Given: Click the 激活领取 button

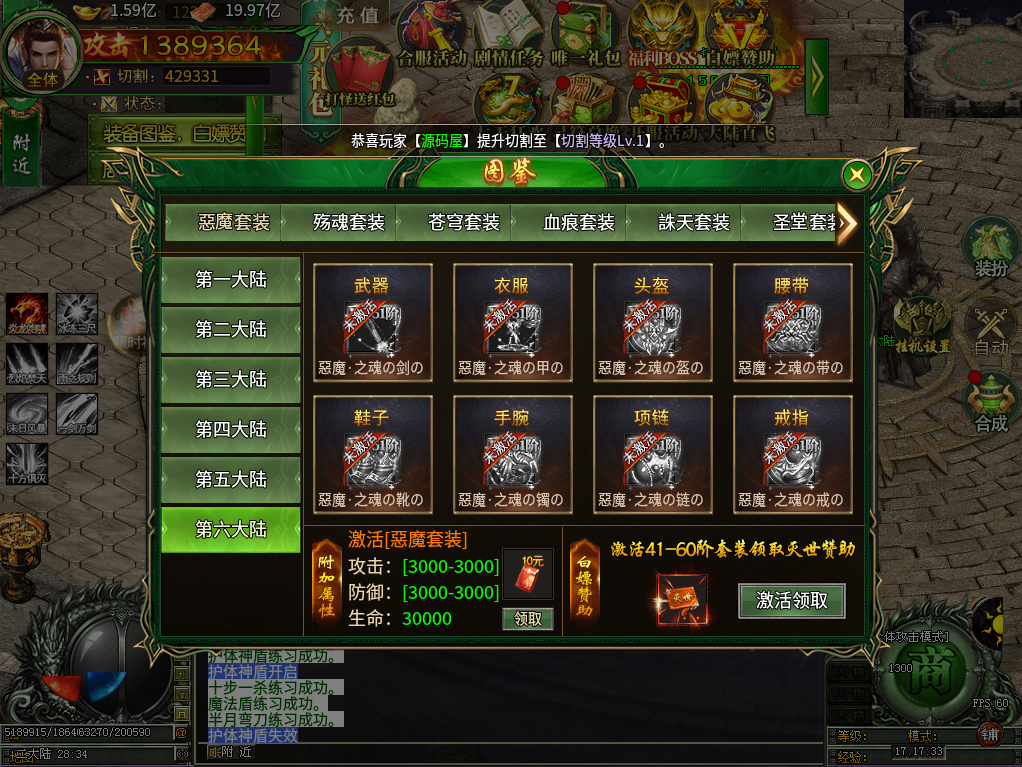Looking at the screenshot, I should point(792,601).
